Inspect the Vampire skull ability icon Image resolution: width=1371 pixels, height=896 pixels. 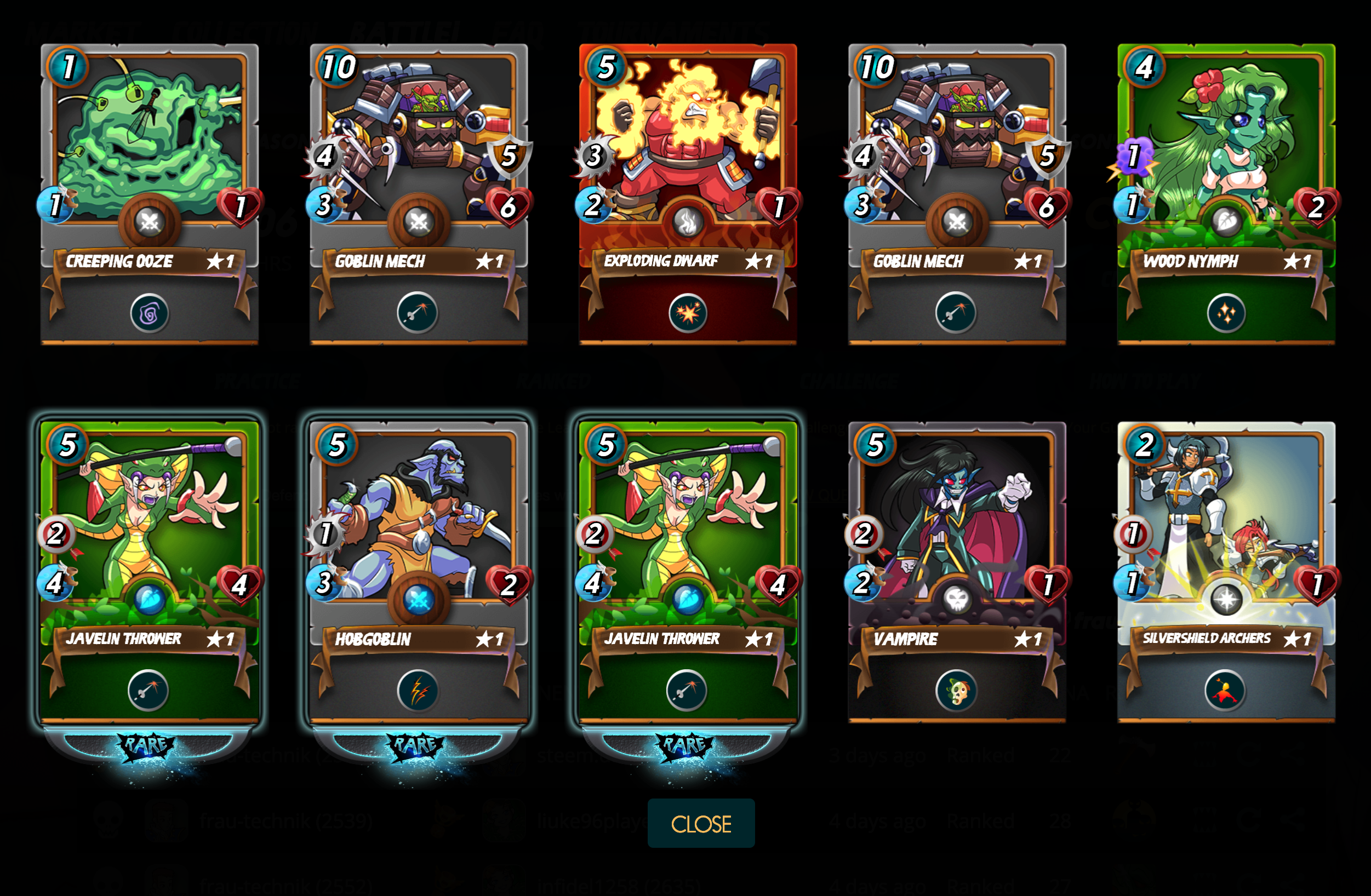956,691
